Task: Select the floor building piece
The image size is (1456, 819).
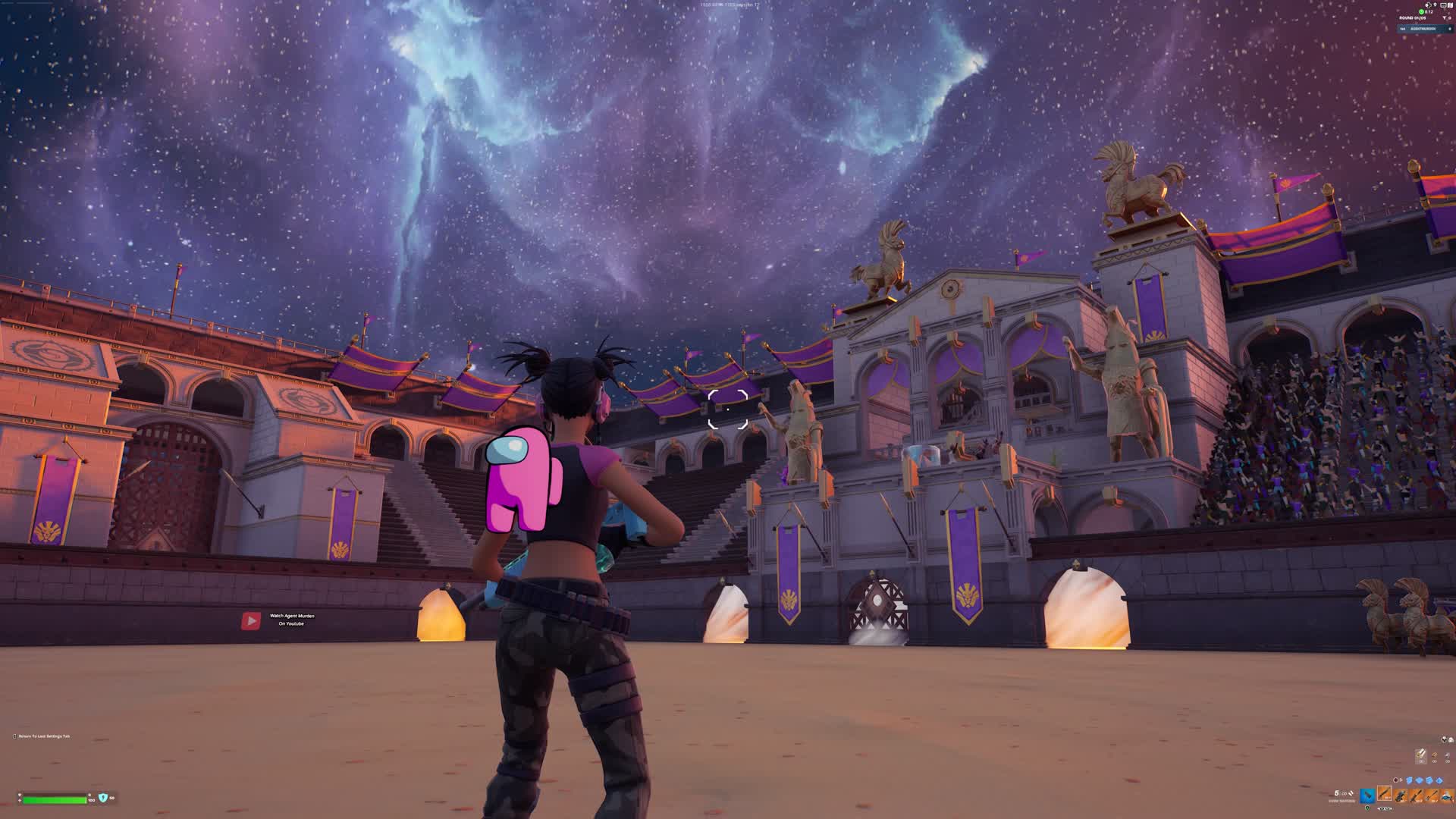Action: pos(1420,780)
